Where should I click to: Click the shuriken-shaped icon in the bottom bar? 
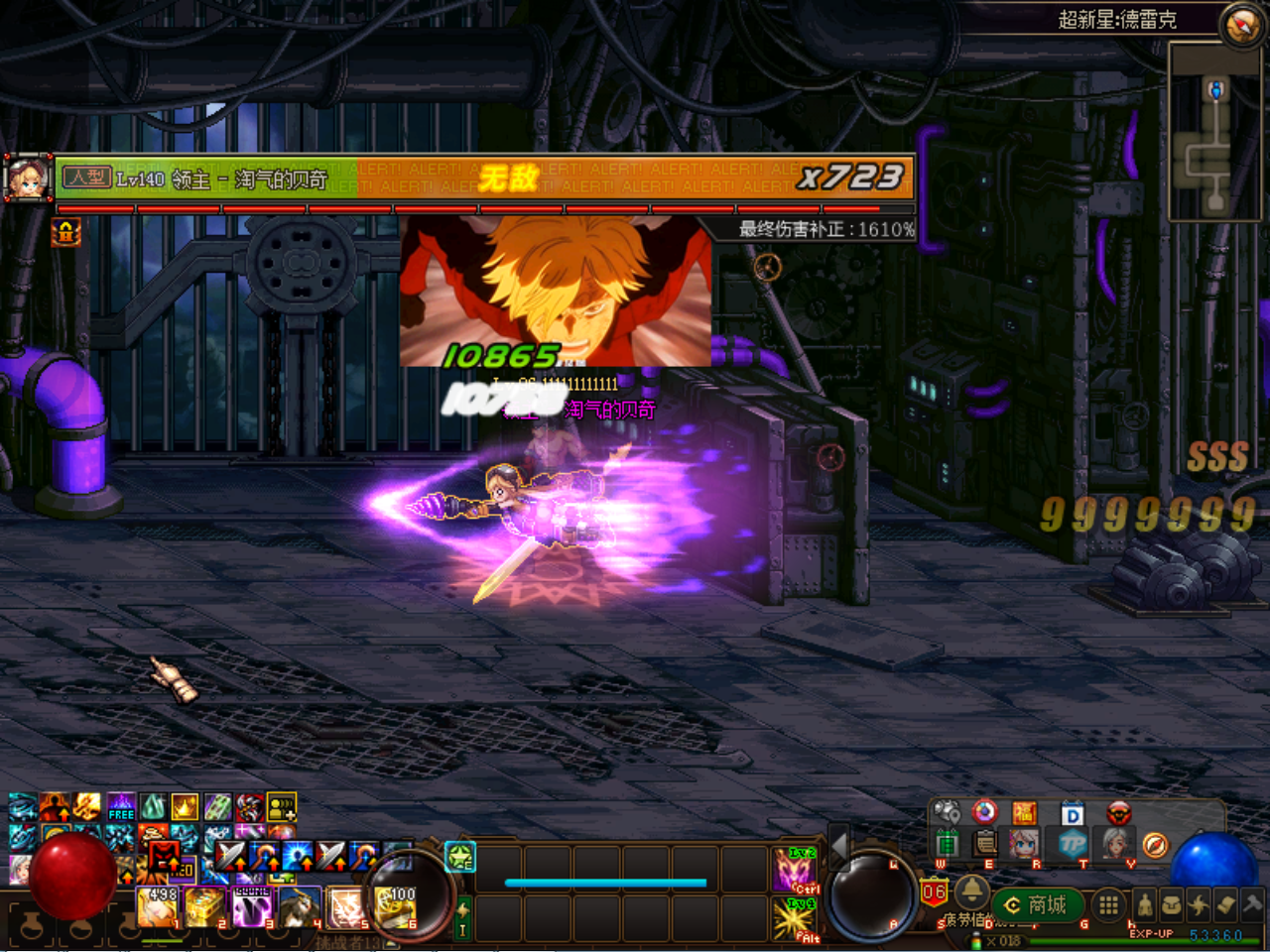pos(1199,904)
